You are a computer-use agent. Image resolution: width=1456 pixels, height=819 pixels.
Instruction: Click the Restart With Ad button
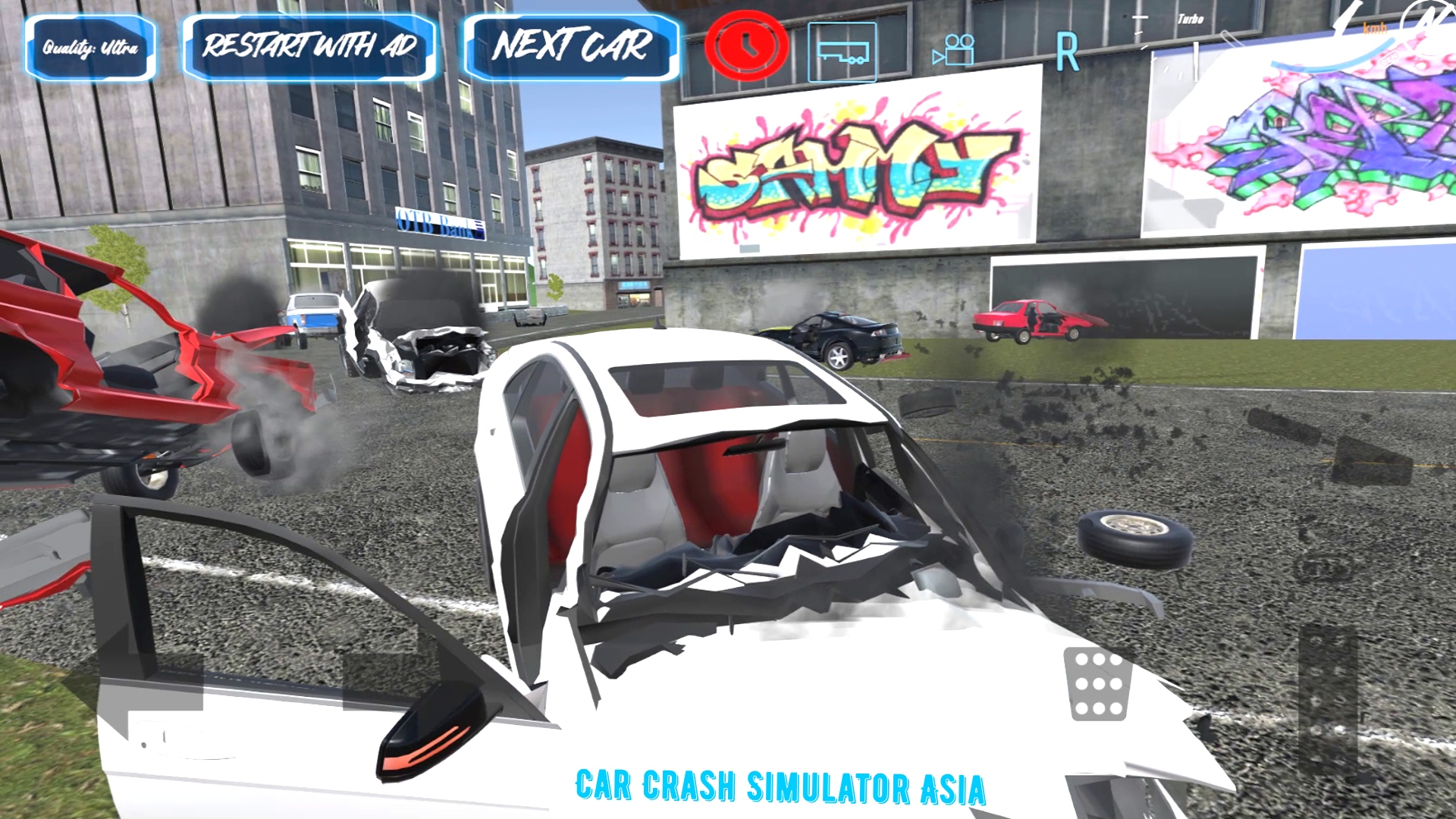point(309,45)
